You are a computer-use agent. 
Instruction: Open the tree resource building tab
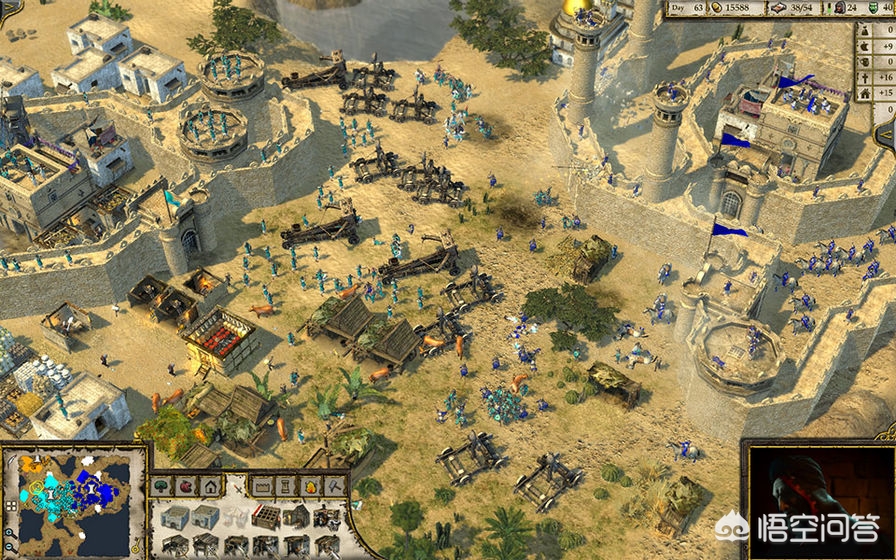(x=162, y=486)
